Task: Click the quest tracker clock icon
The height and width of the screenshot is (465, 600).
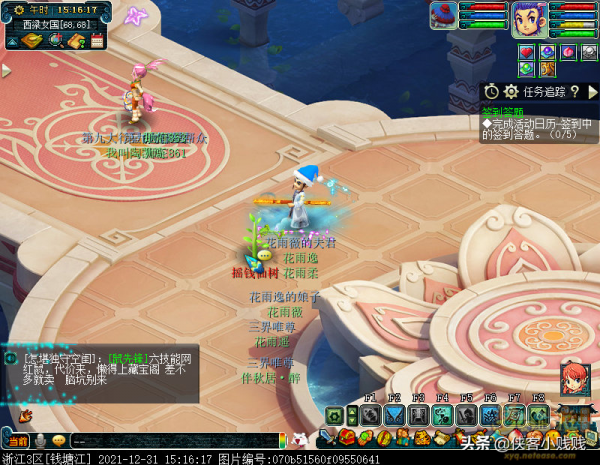Action: click(x=493, y=92)
